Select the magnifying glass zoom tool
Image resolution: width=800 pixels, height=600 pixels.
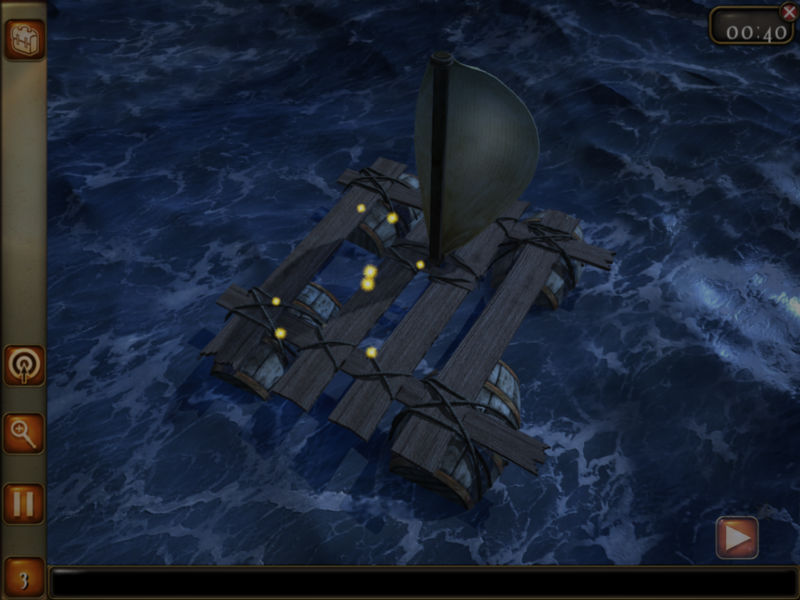click(24, 433)
